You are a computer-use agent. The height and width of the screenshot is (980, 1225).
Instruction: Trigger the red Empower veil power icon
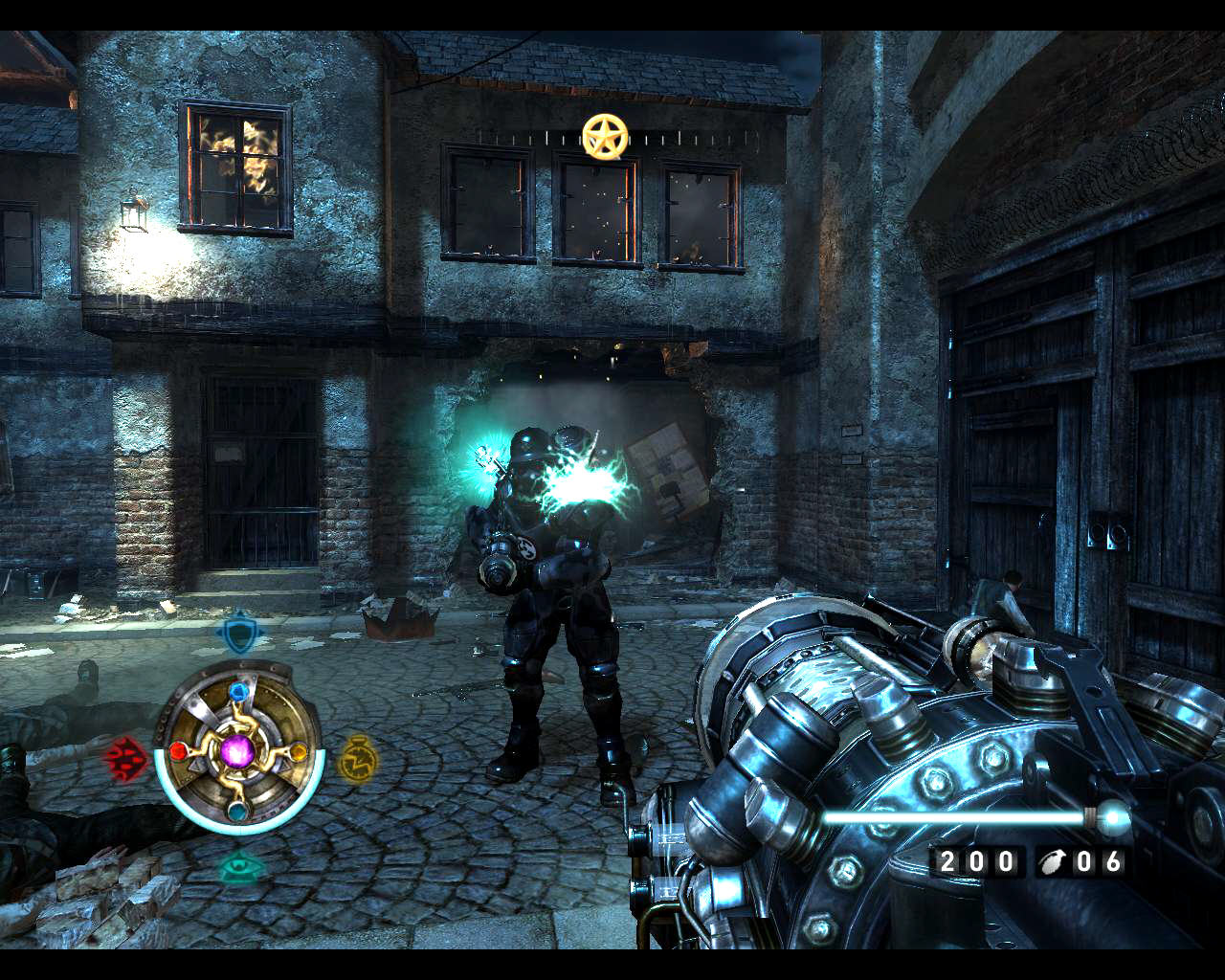pos(124,759)
